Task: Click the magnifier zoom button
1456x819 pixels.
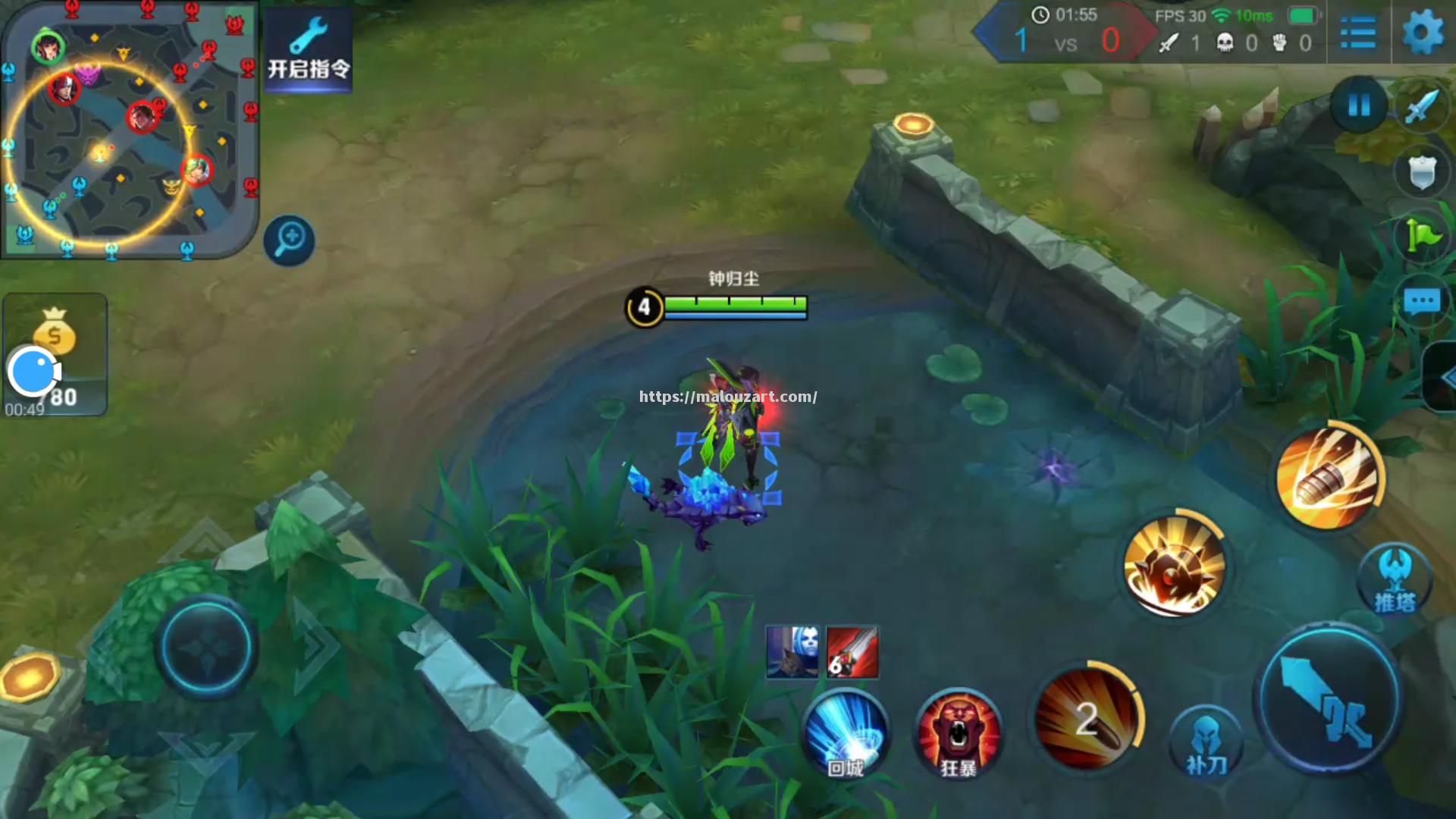Action: point(290,241)
